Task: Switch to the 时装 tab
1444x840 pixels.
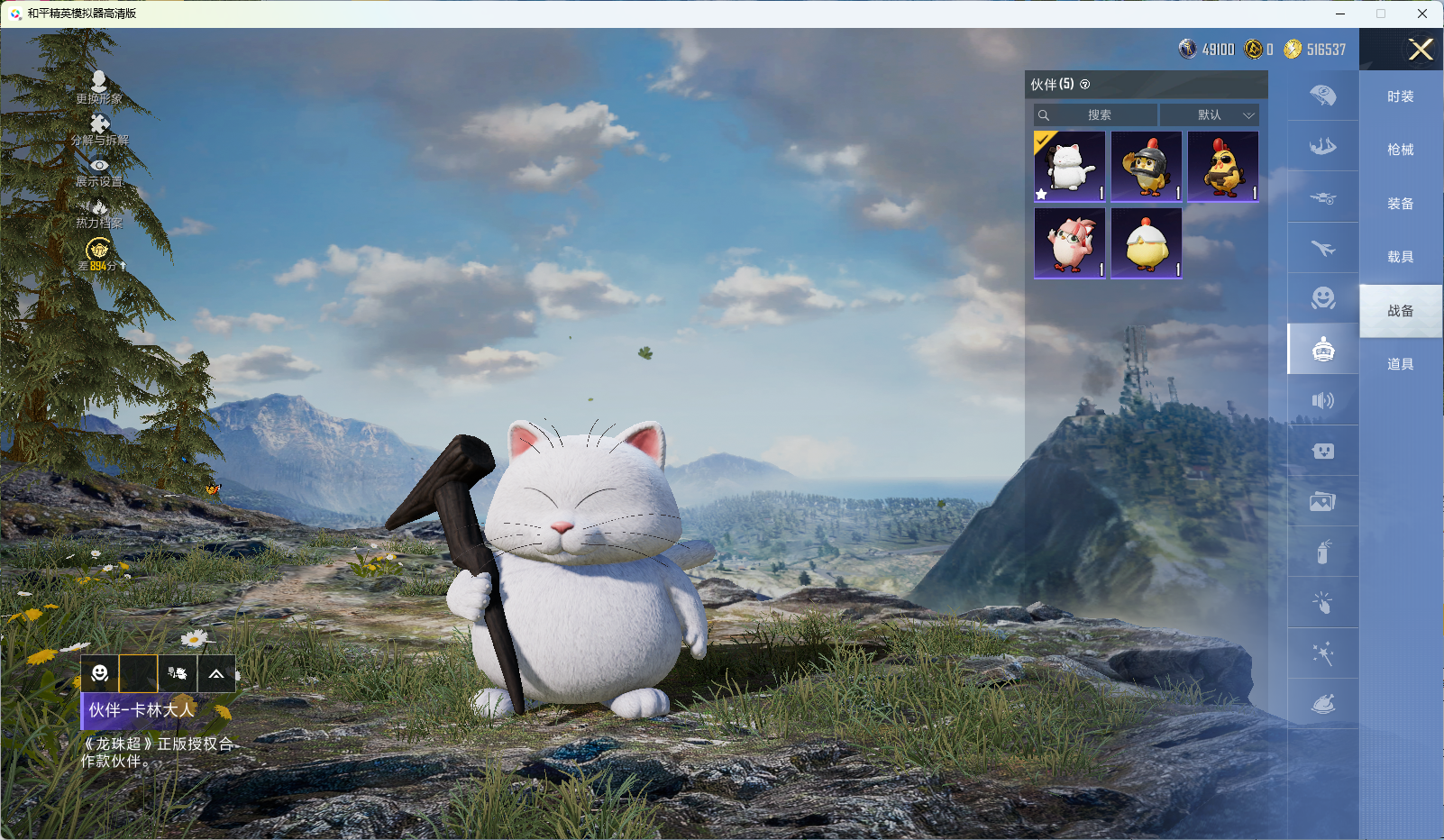Action: point(1400,96)
